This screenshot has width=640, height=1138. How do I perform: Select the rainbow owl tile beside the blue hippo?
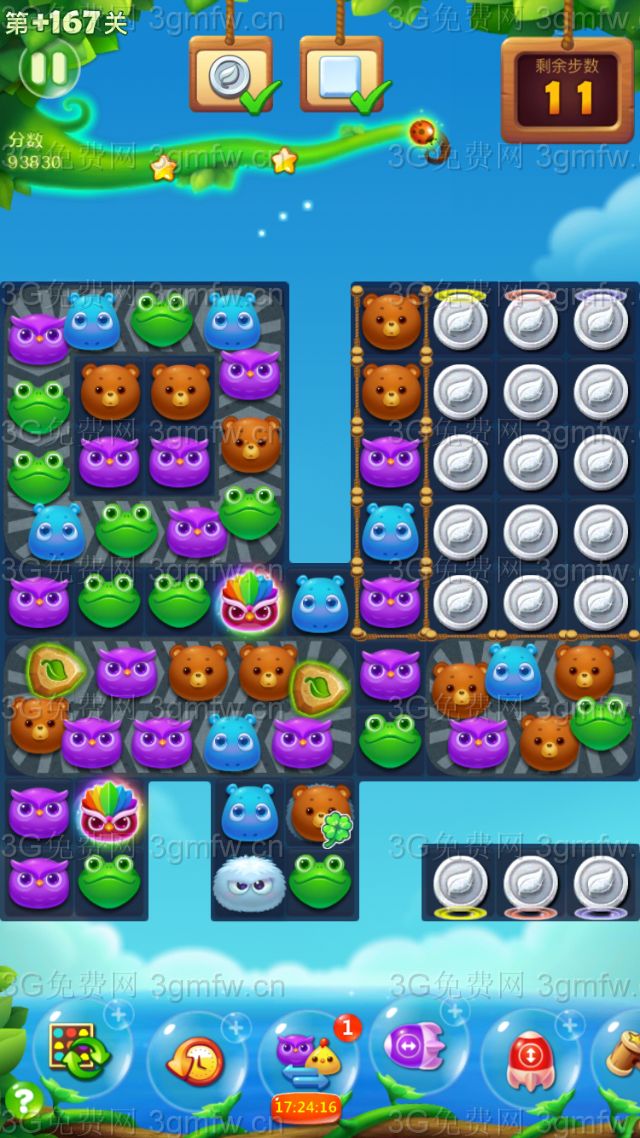click(x=250, y=601)
